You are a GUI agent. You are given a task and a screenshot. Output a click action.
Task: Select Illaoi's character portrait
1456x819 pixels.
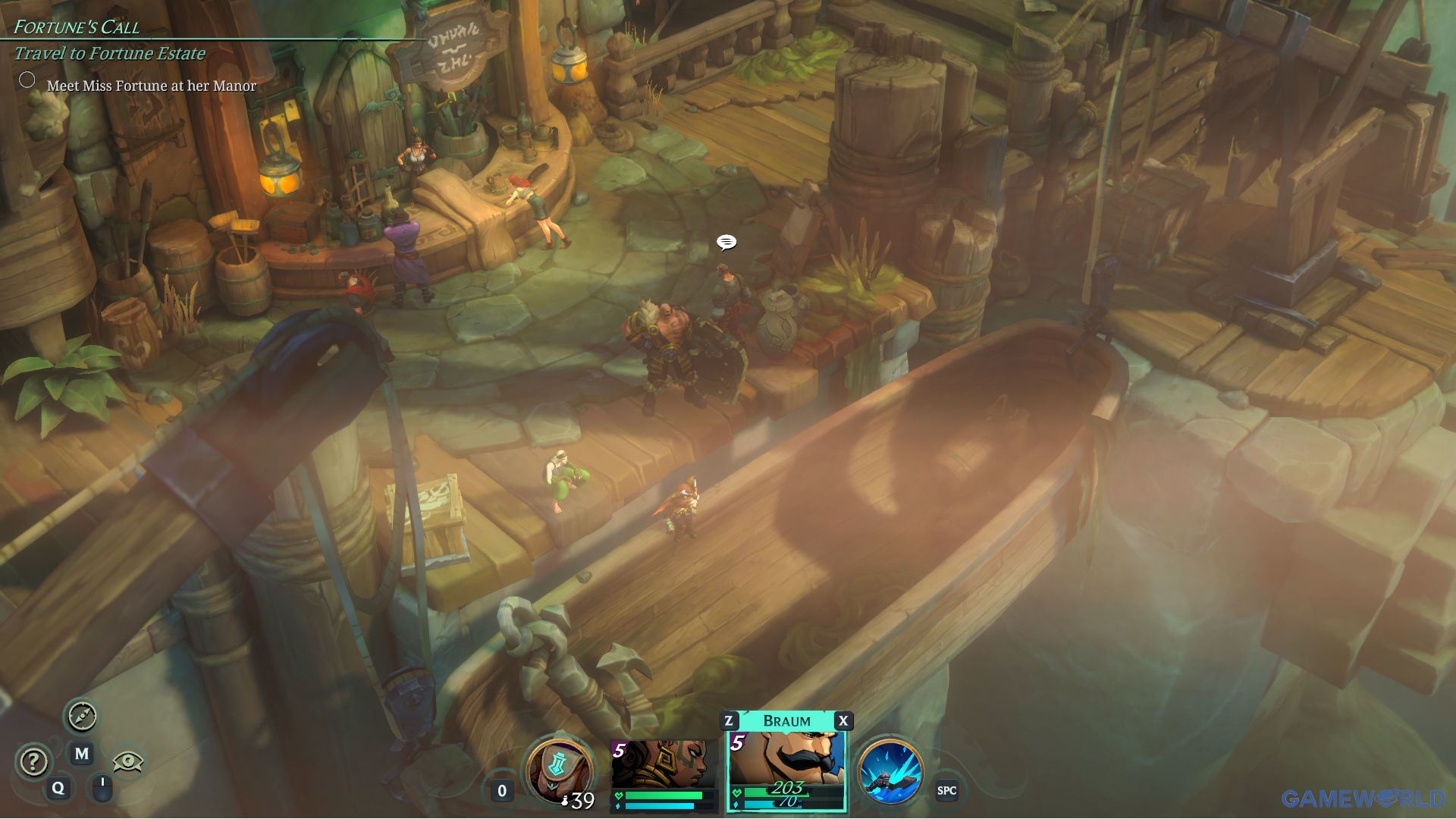664,765
